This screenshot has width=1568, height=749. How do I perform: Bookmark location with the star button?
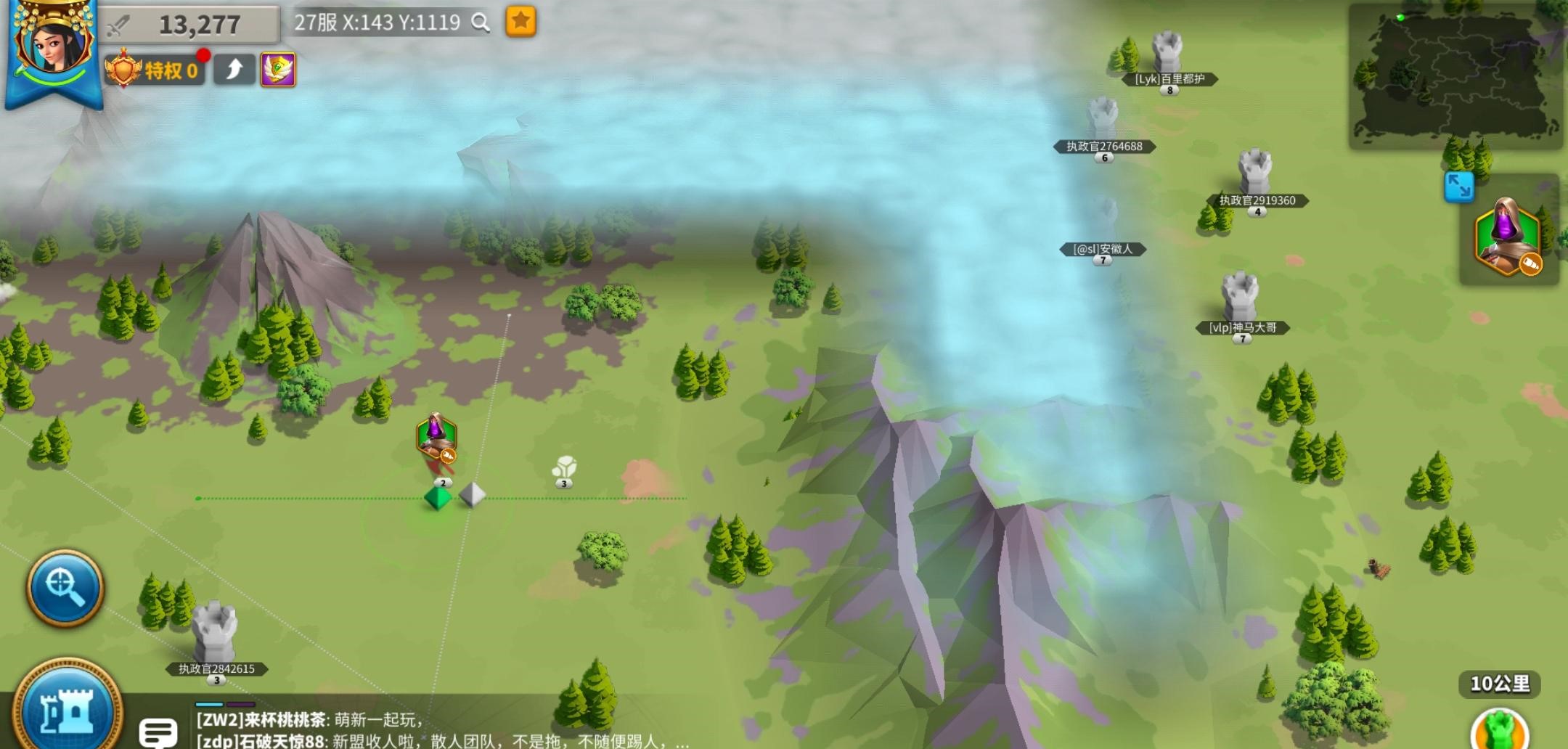tap(520, 22)
